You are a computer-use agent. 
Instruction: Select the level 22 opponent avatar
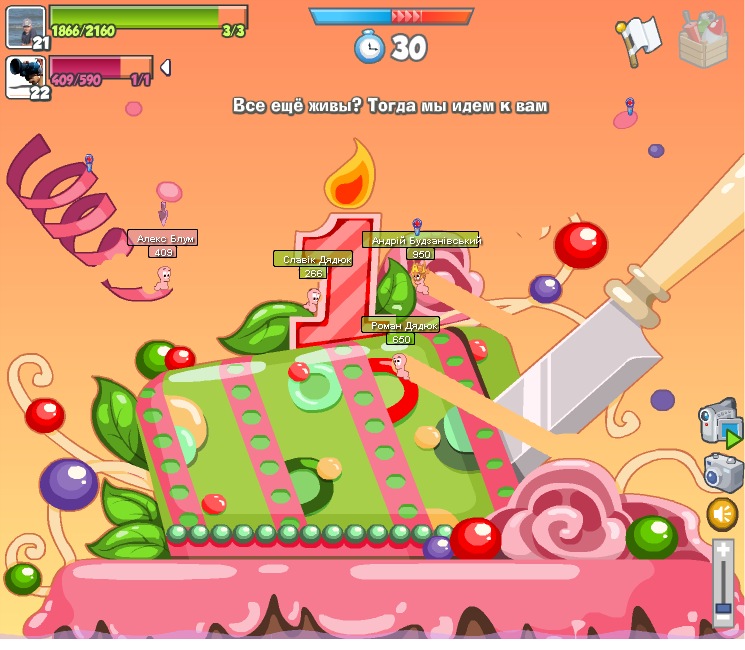(25, 76)
